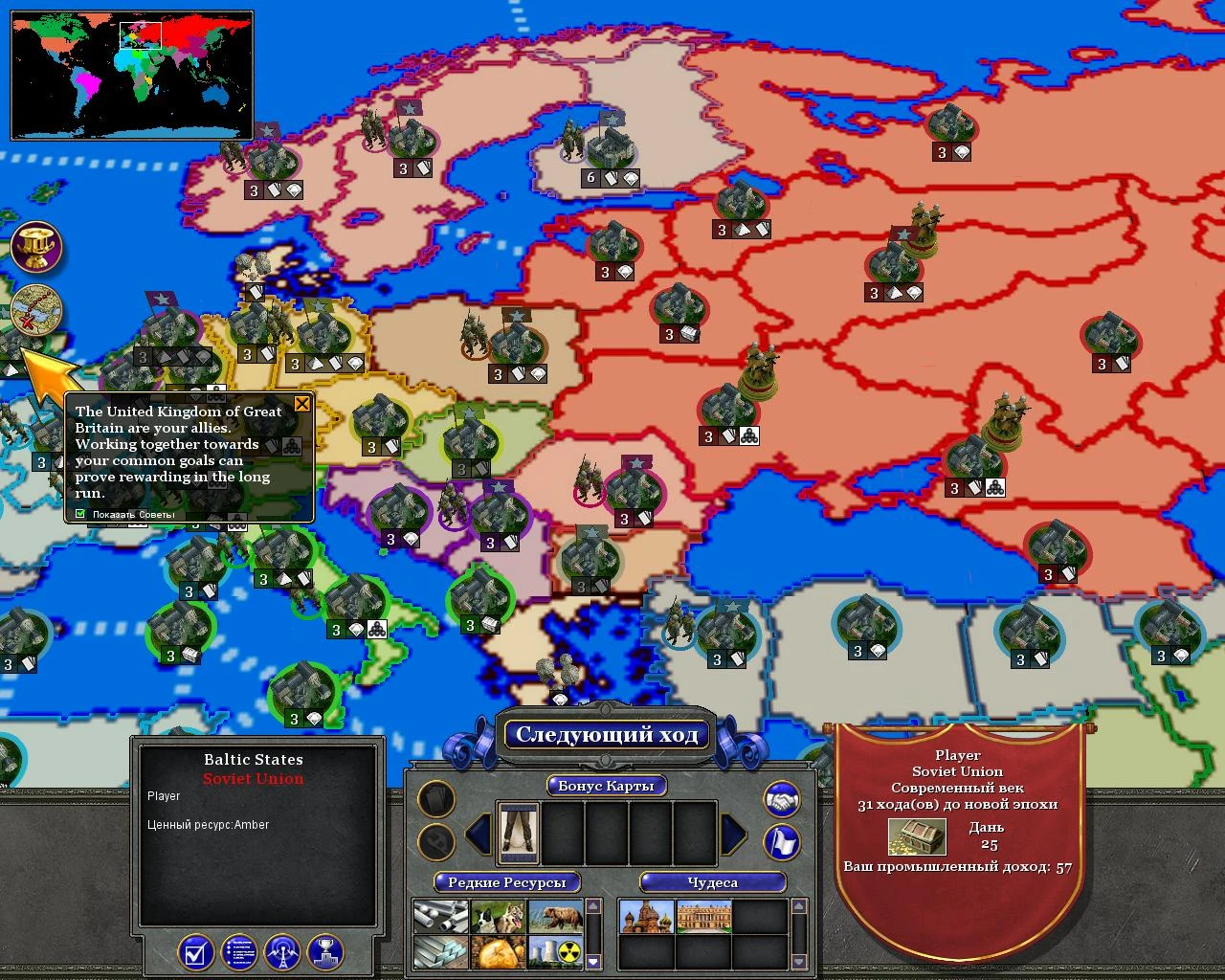Click the down scroll arrow under rare resources
The height and width of the screenshot is (980, 1225).
593,960
